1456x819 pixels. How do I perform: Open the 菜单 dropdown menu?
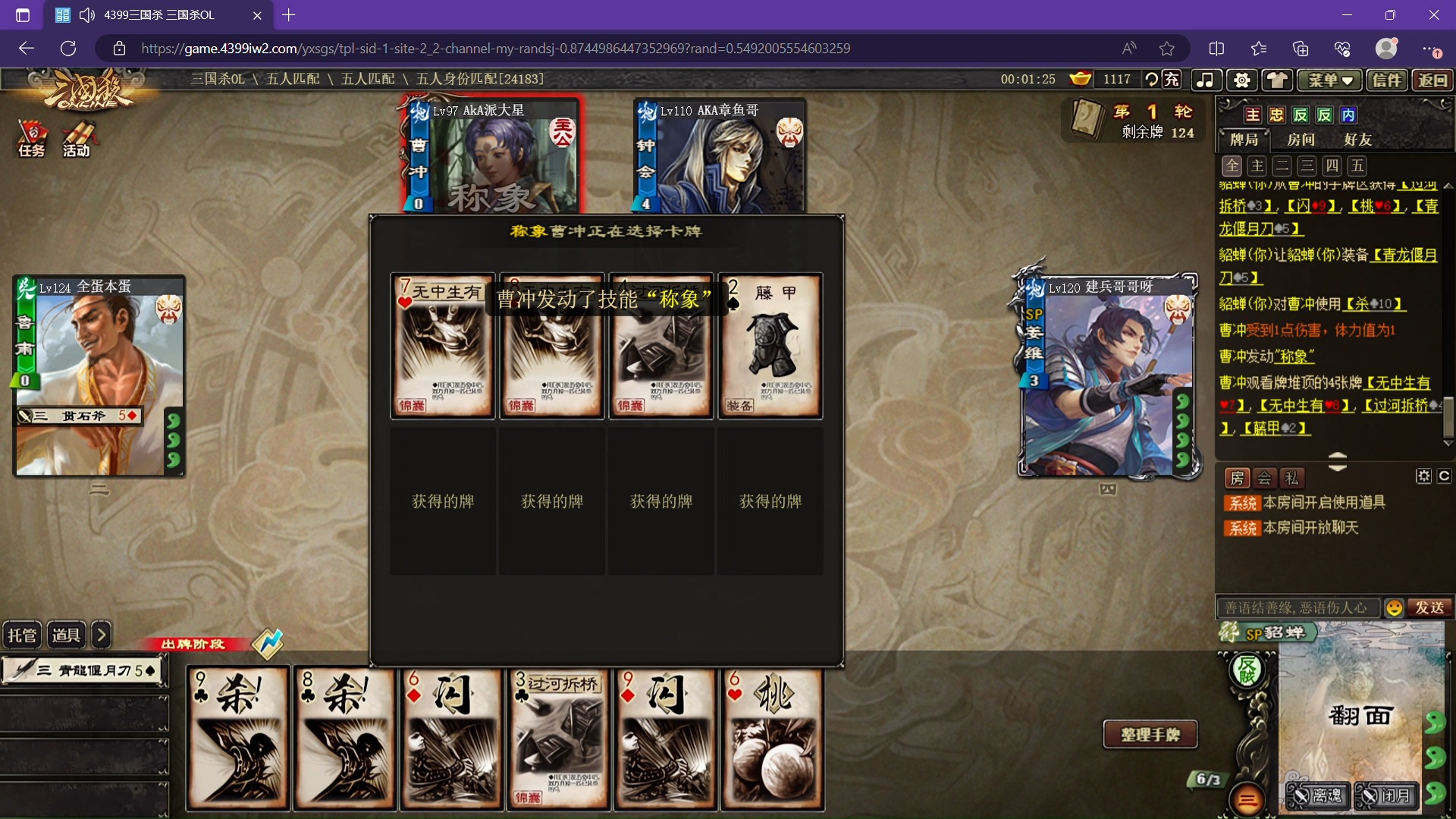pyautogui.click(x=1330, y=80)
